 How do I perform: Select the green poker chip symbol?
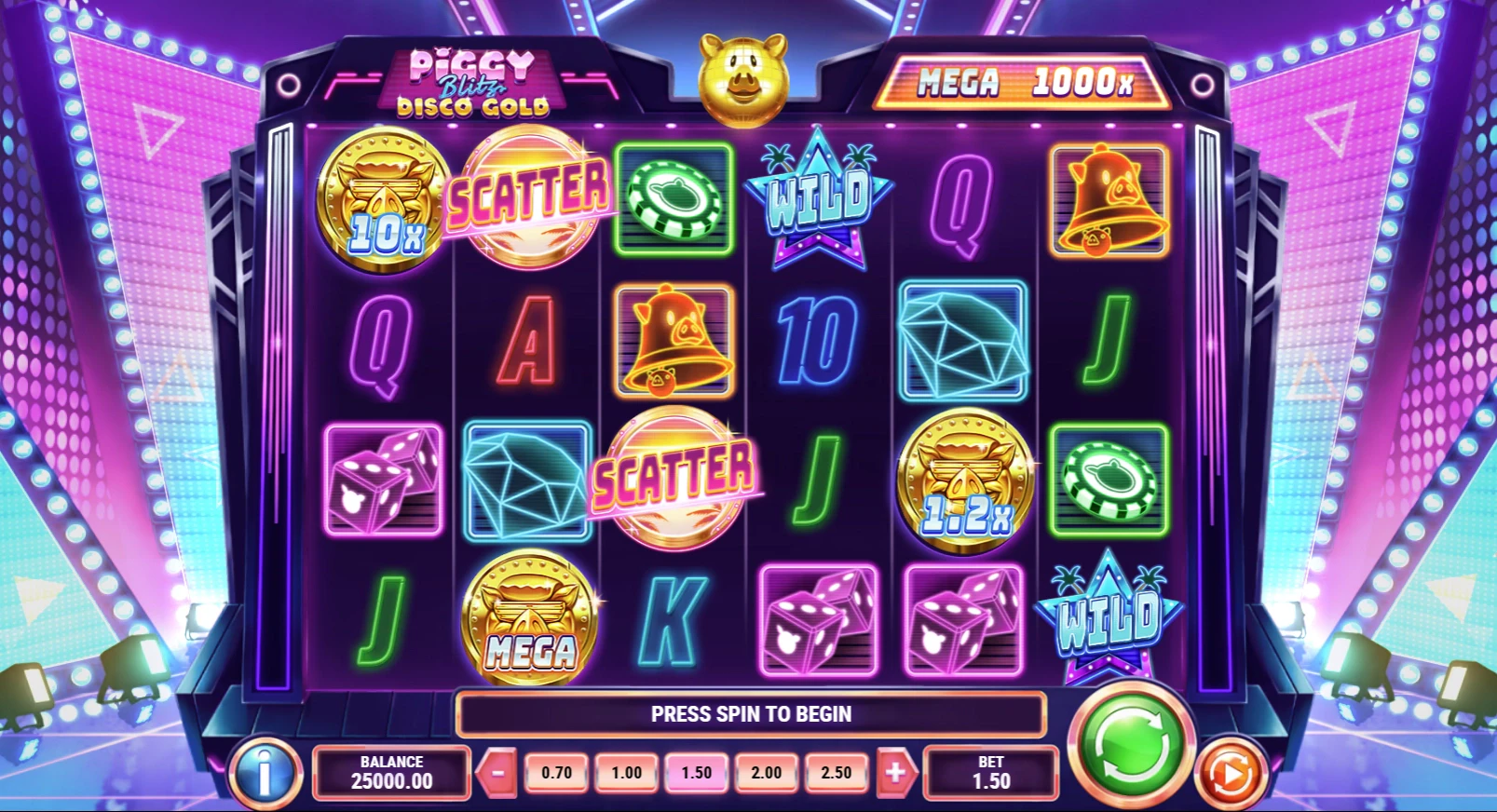(674, 197)
